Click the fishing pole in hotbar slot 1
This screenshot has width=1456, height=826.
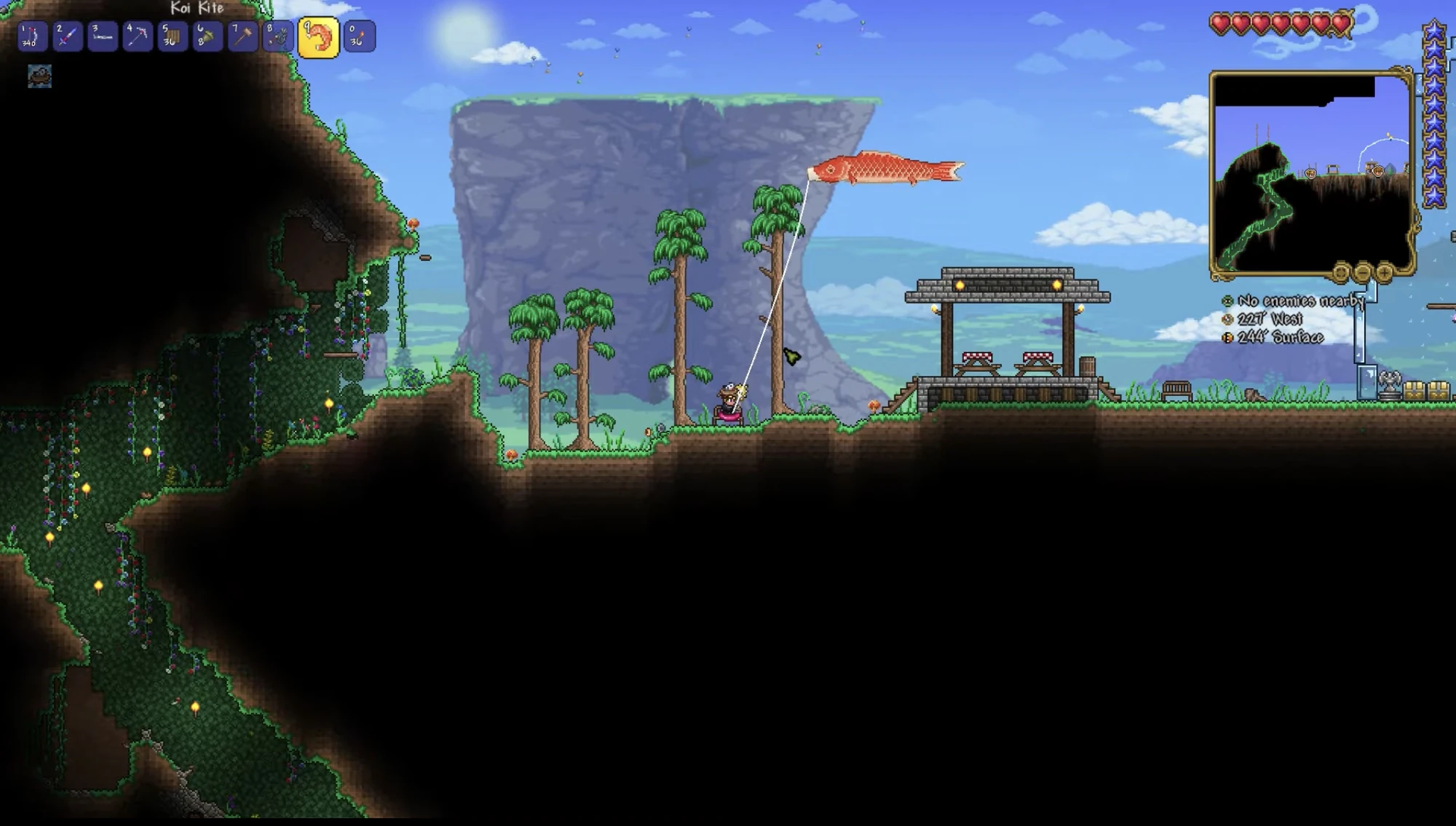click(33, 36)
